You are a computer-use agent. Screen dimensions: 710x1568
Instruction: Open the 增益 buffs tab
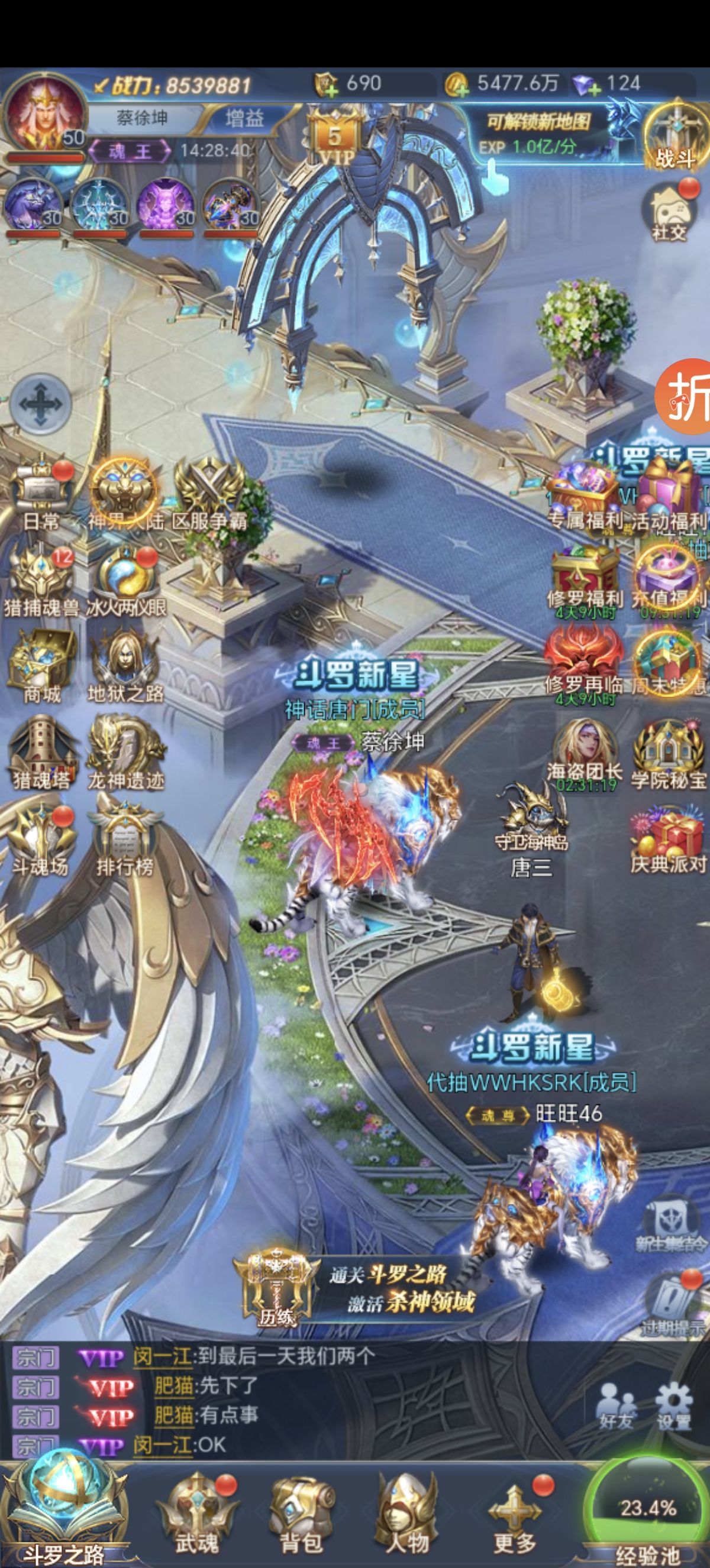pos(244,118)
